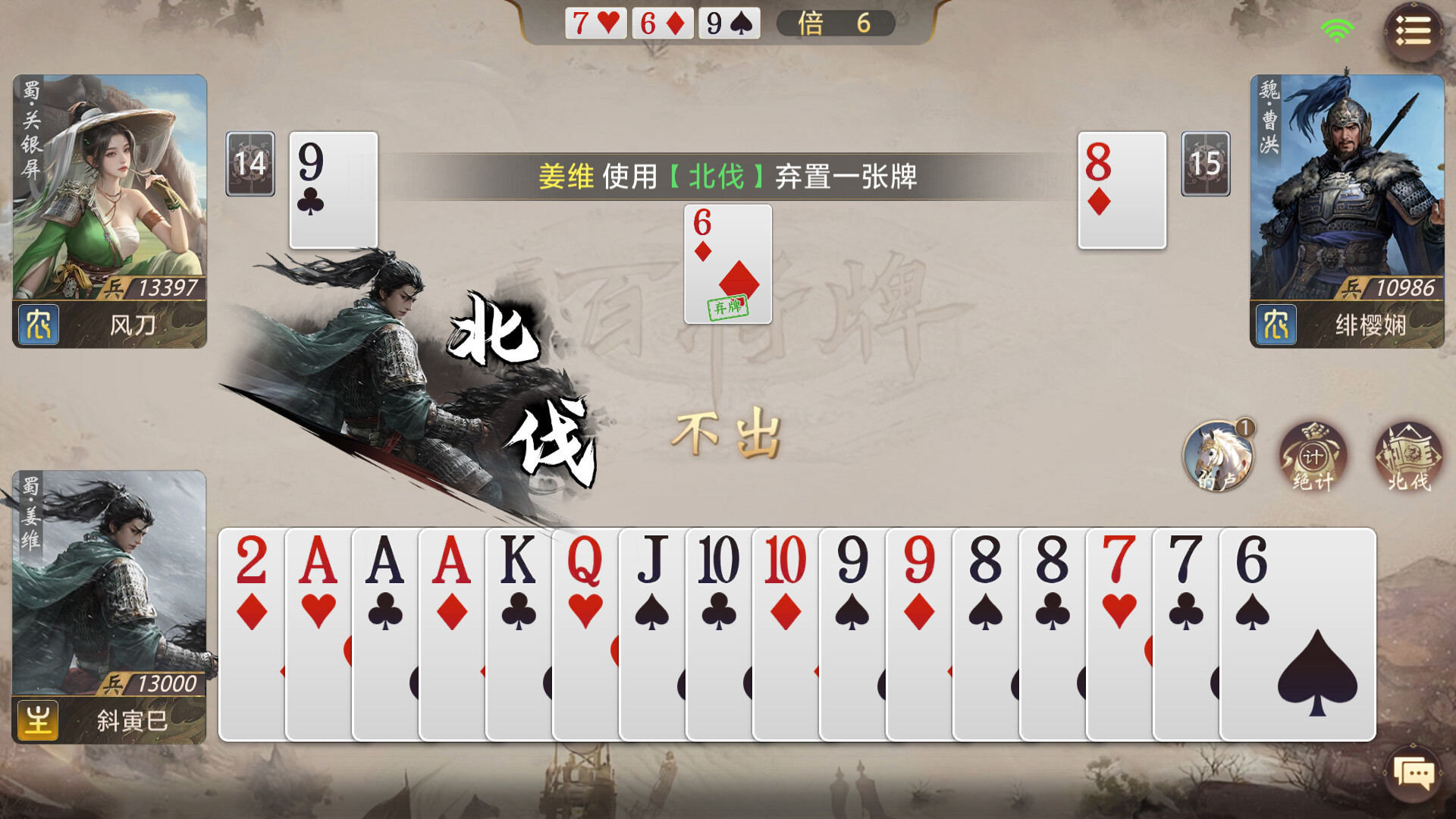This screenshot has width=1456, height=819.
Task: Open the chat bubble panel
Action: pyautogui.click(x=1412, y=774)
